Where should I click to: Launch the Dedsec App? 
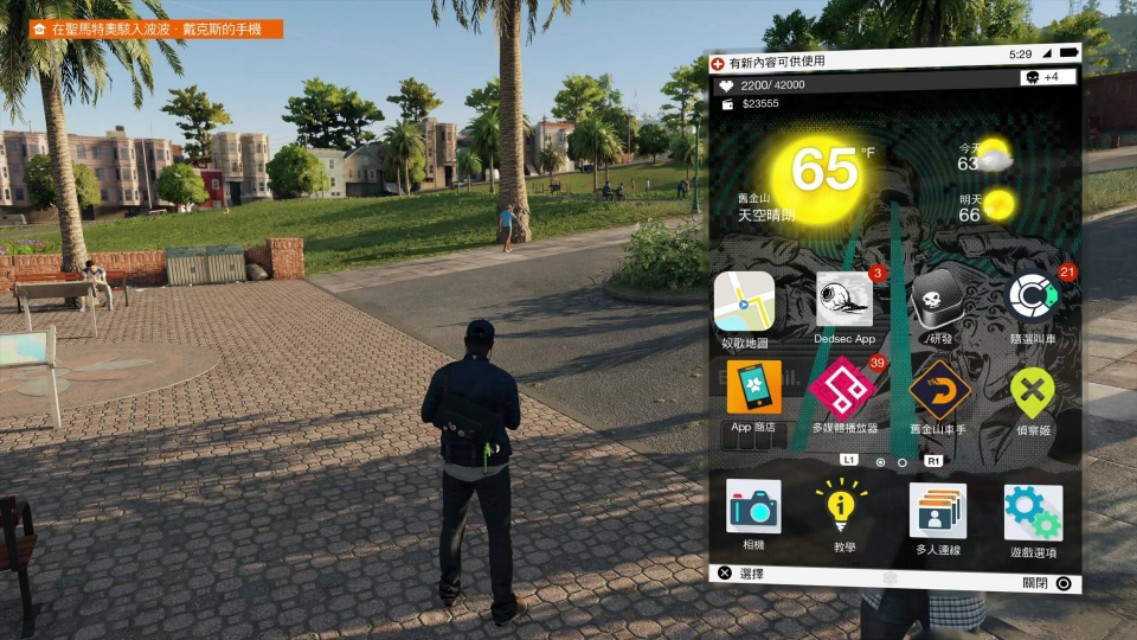pos(844,300)
